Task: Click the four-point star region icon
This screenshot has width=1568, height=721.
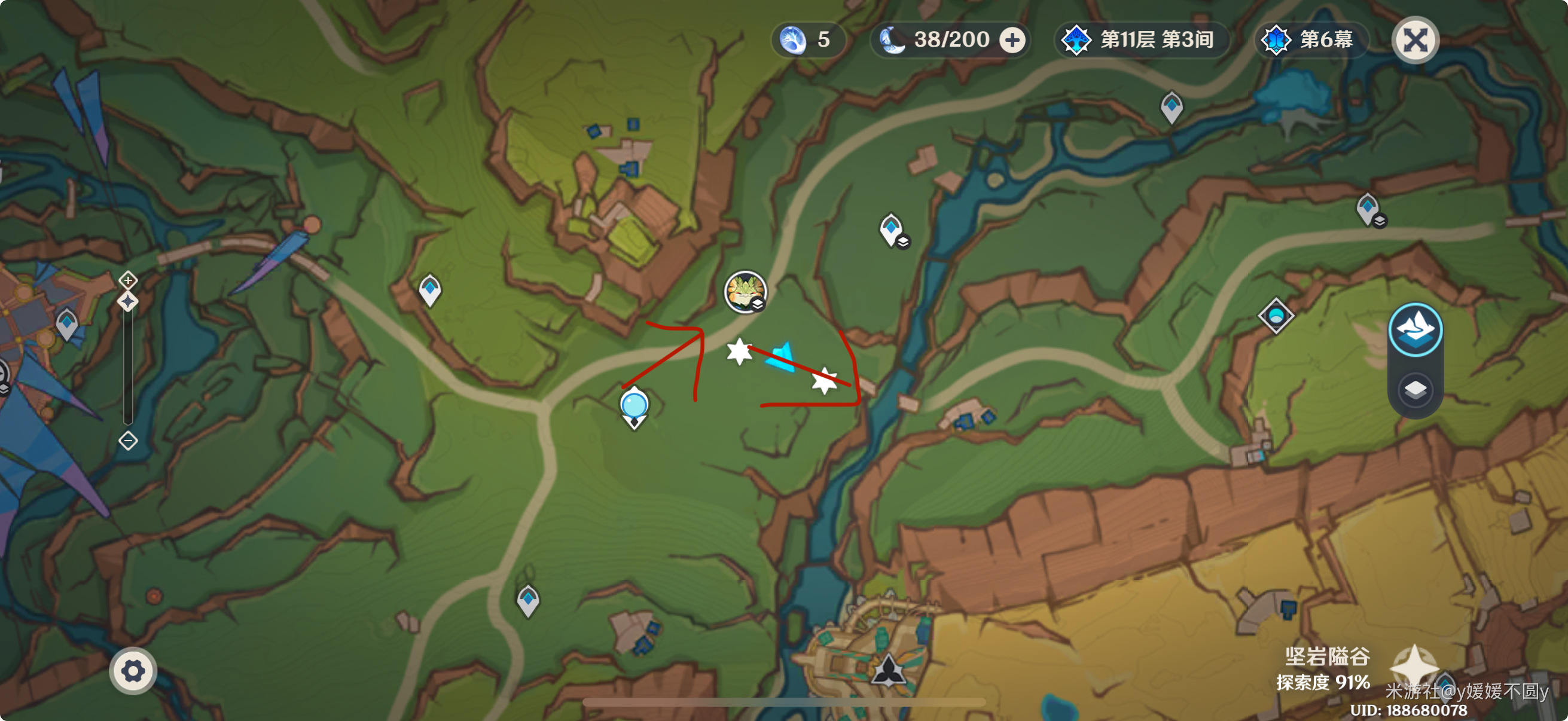Action: (x=1414, y=665)
